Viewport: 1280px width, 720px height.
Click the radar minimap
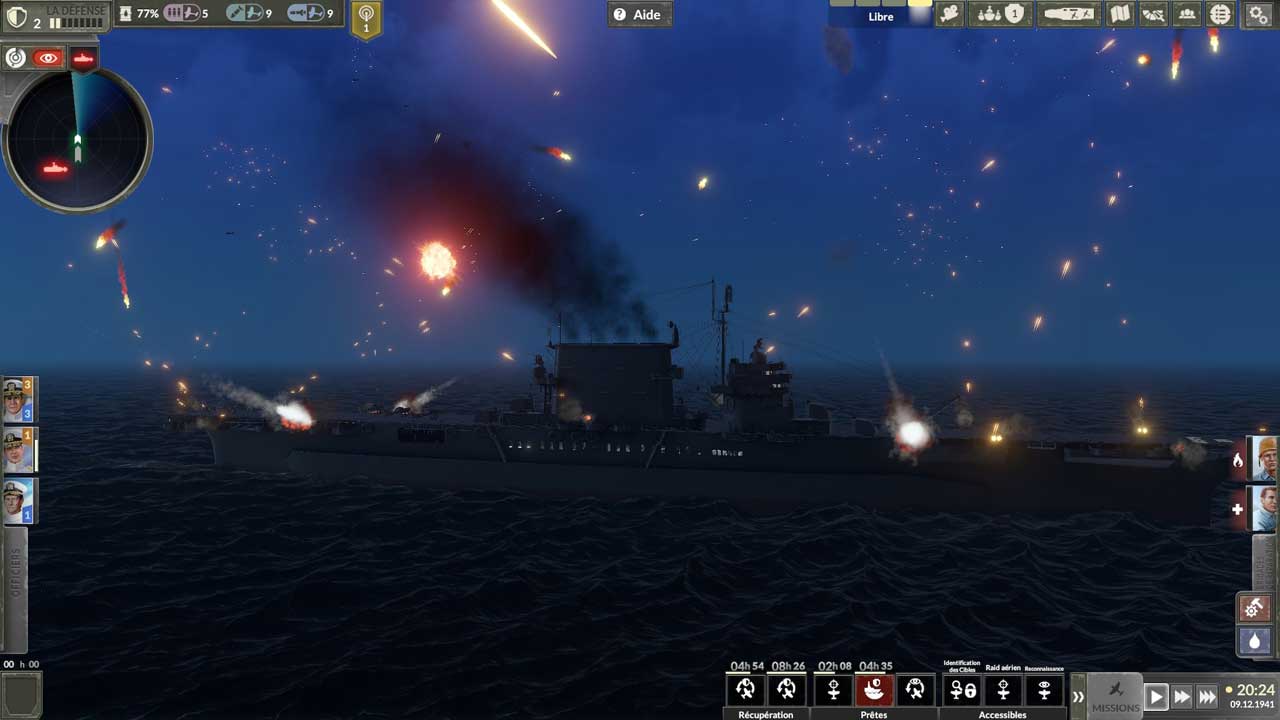(78, 140)
